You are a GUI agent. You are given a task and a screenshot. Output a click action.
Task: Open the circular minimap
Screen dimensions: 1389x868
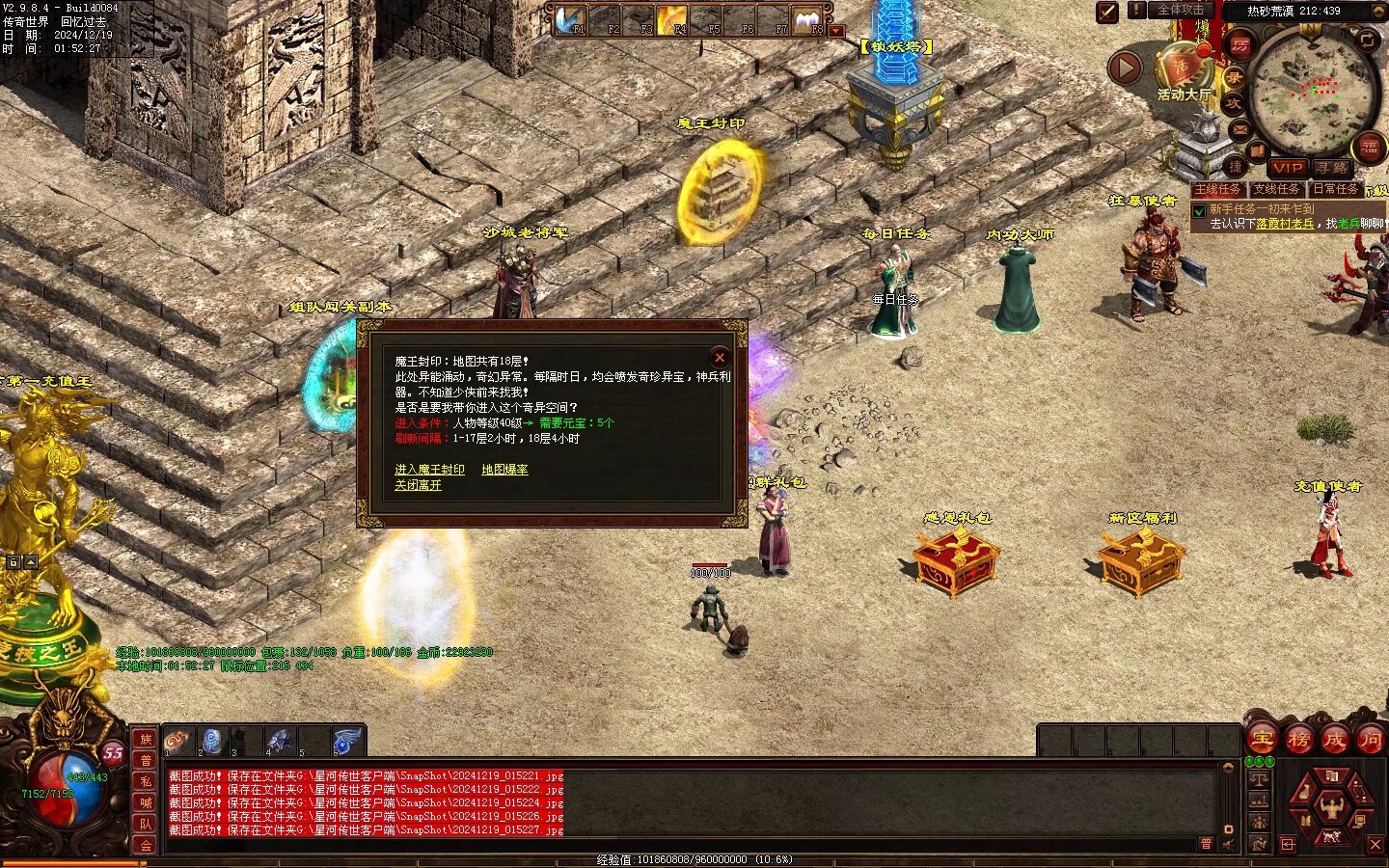coord(1311,90)
